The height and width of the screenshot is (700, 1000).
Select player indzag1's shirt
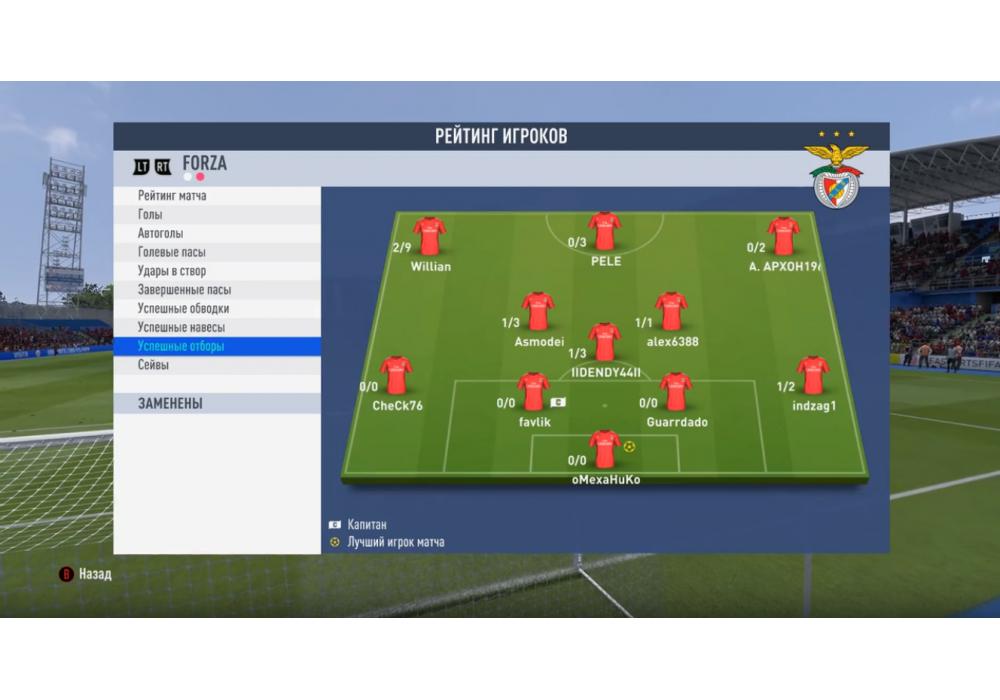click(x=813, y=375)
